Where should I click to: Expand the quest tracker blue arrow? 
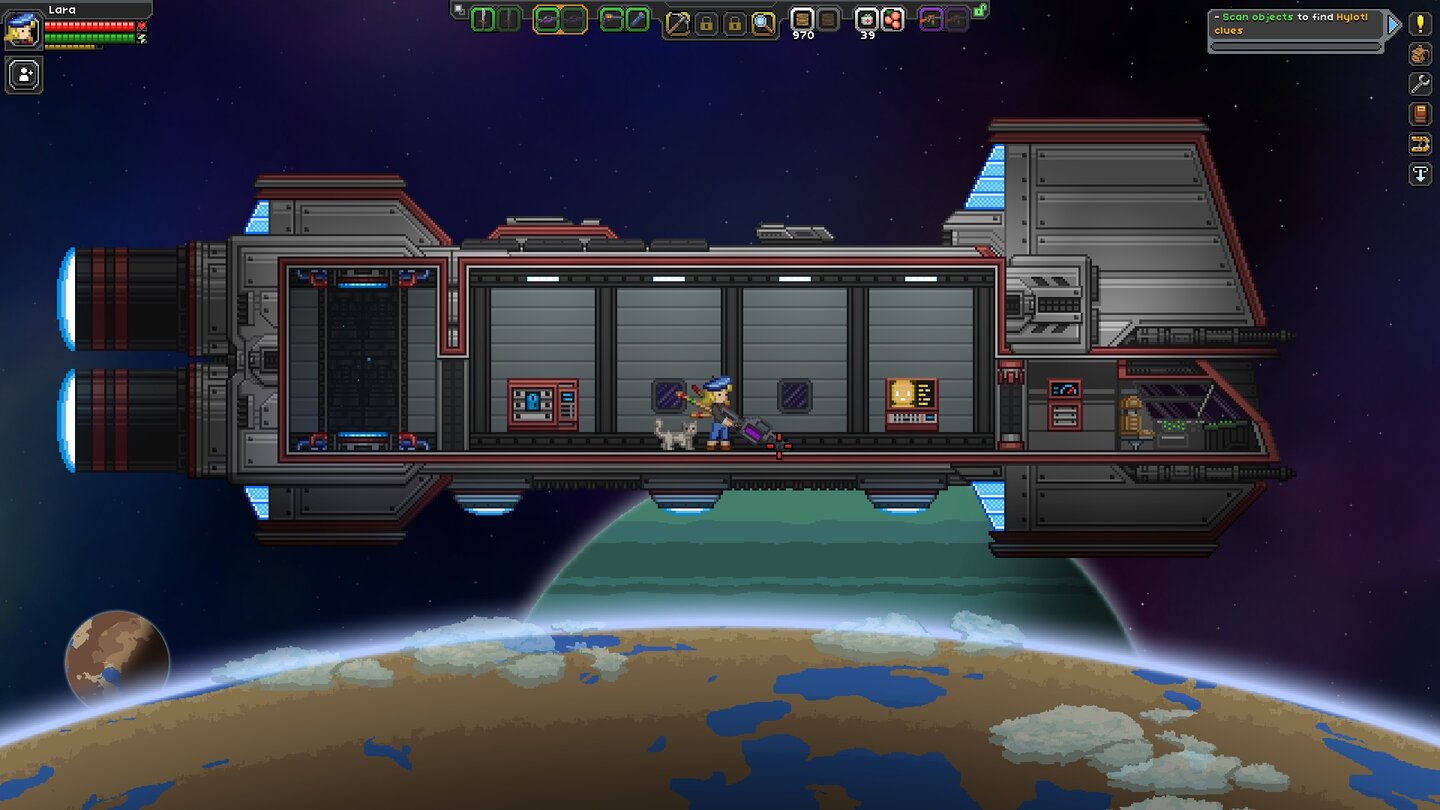pos(1394,24)
